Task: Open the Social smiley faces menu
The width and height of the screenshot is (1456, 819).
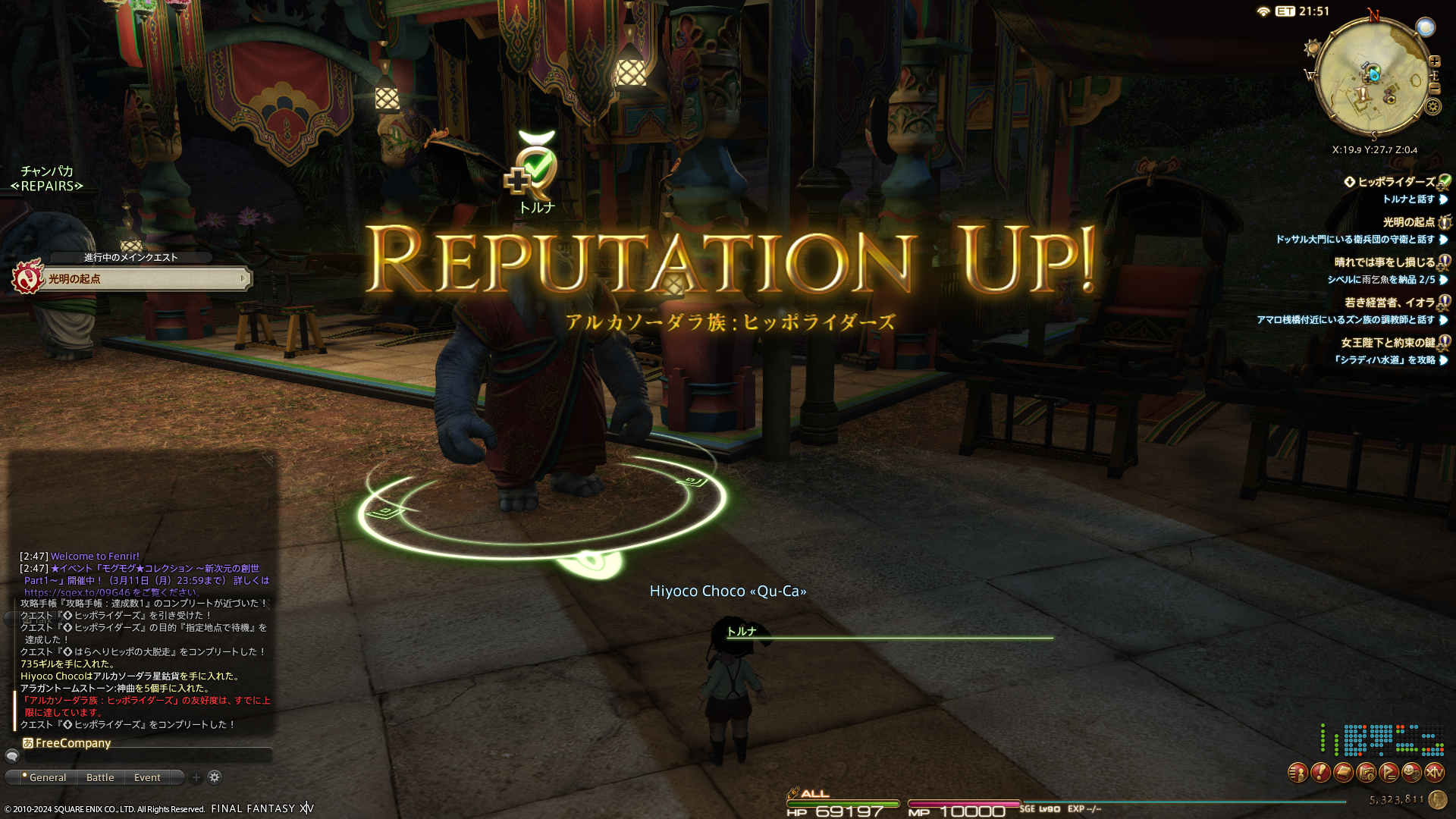Action: [x=1411, y=773]
